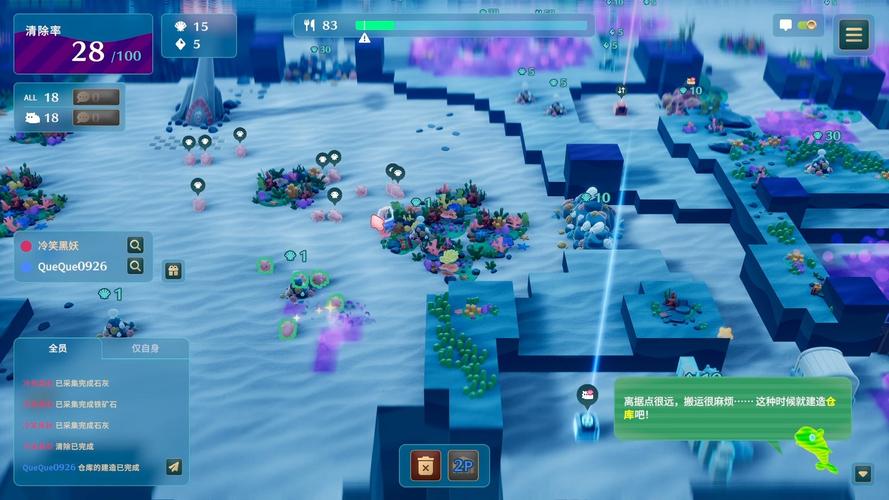
Task: Open the gift box icon
Action: tap(173, 270)
